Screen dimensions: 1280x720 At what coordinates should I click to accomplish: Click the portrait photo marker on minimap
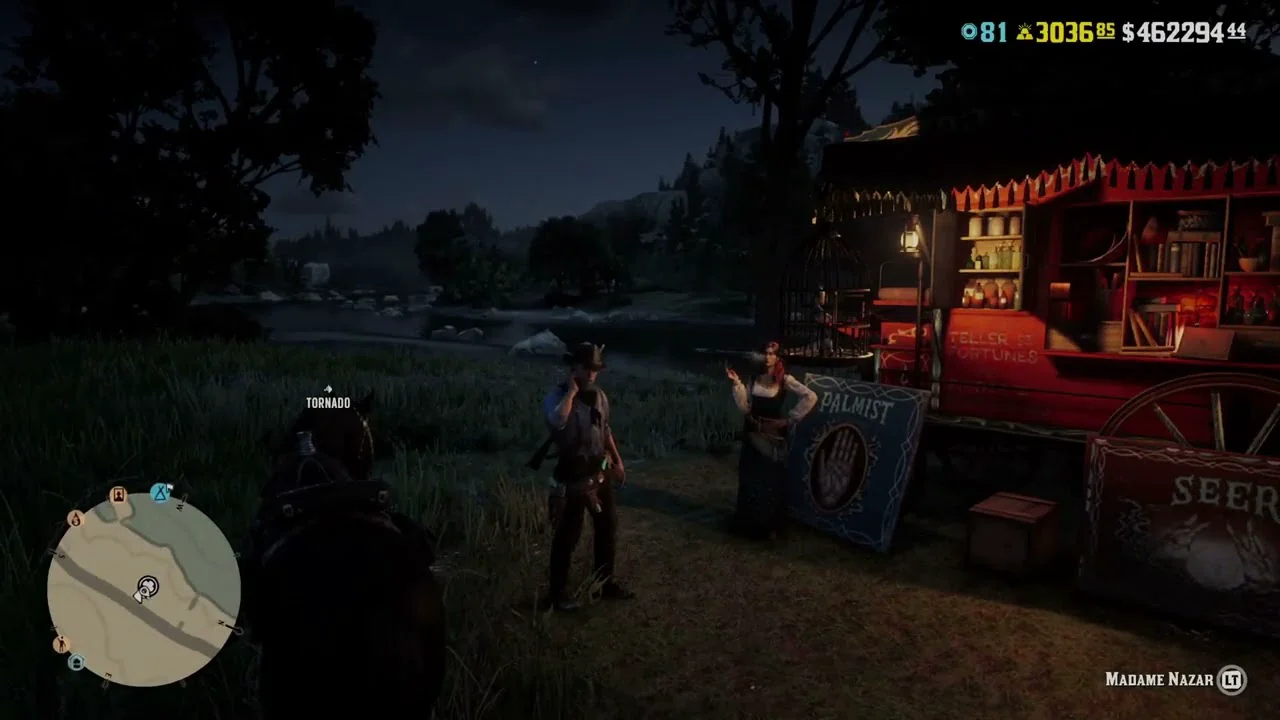point(118,495)
